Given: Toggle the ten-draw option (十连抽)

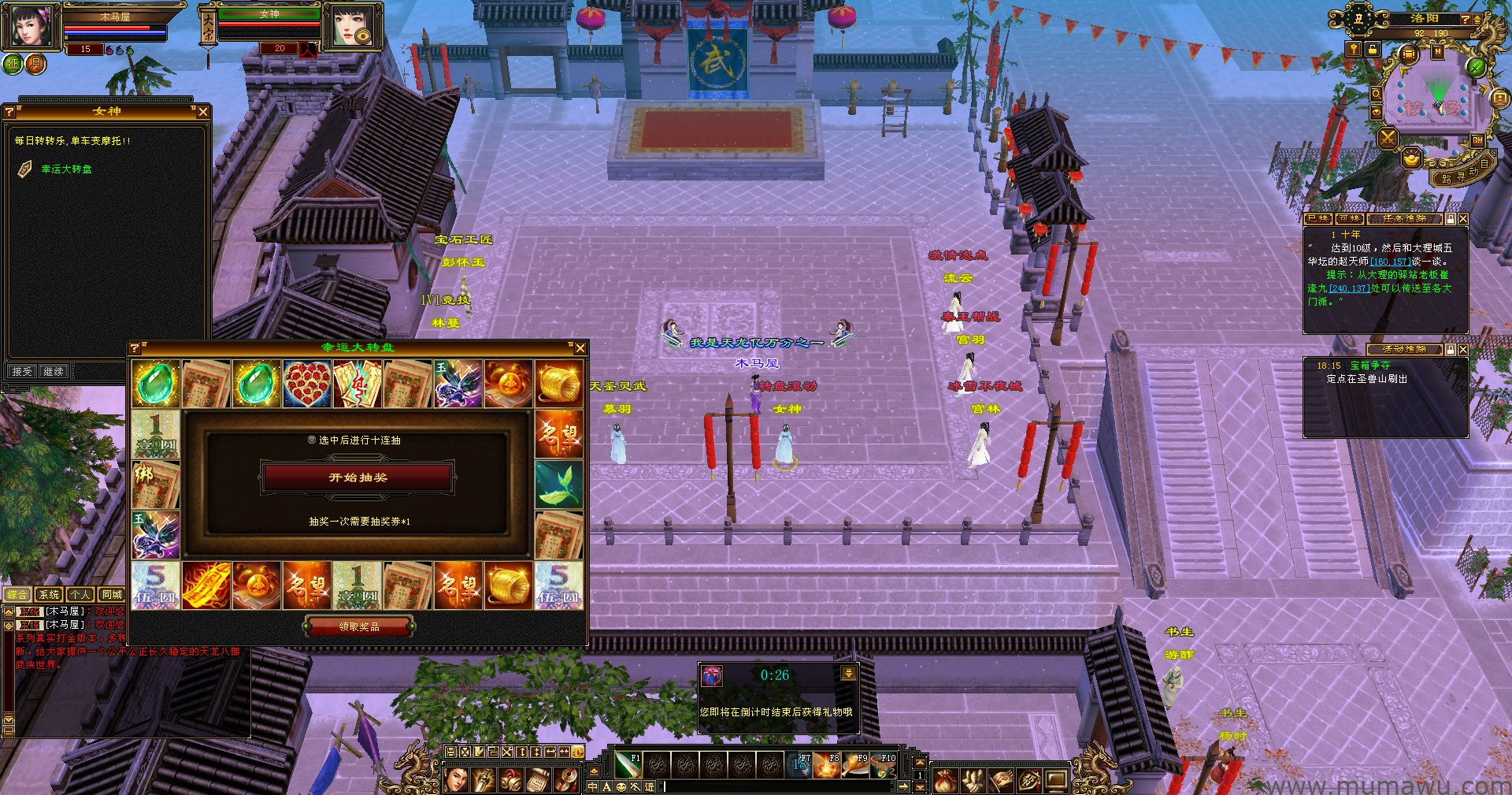Looking at the screenshot, I should (x=313, y=440).
